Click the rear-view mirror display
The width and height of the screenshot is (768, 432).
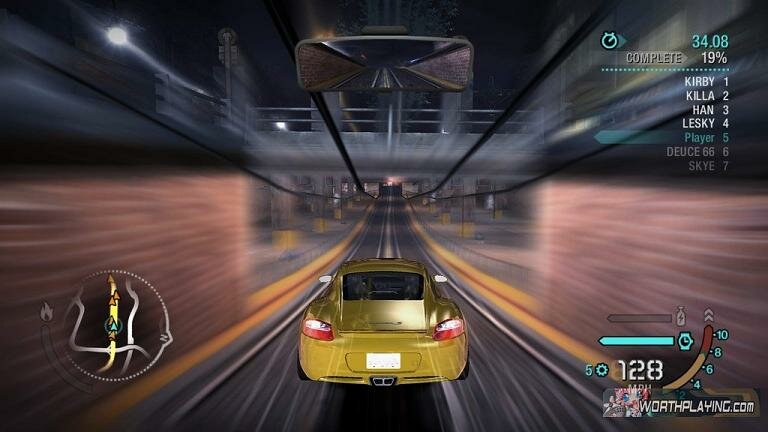tap(384, 62)
